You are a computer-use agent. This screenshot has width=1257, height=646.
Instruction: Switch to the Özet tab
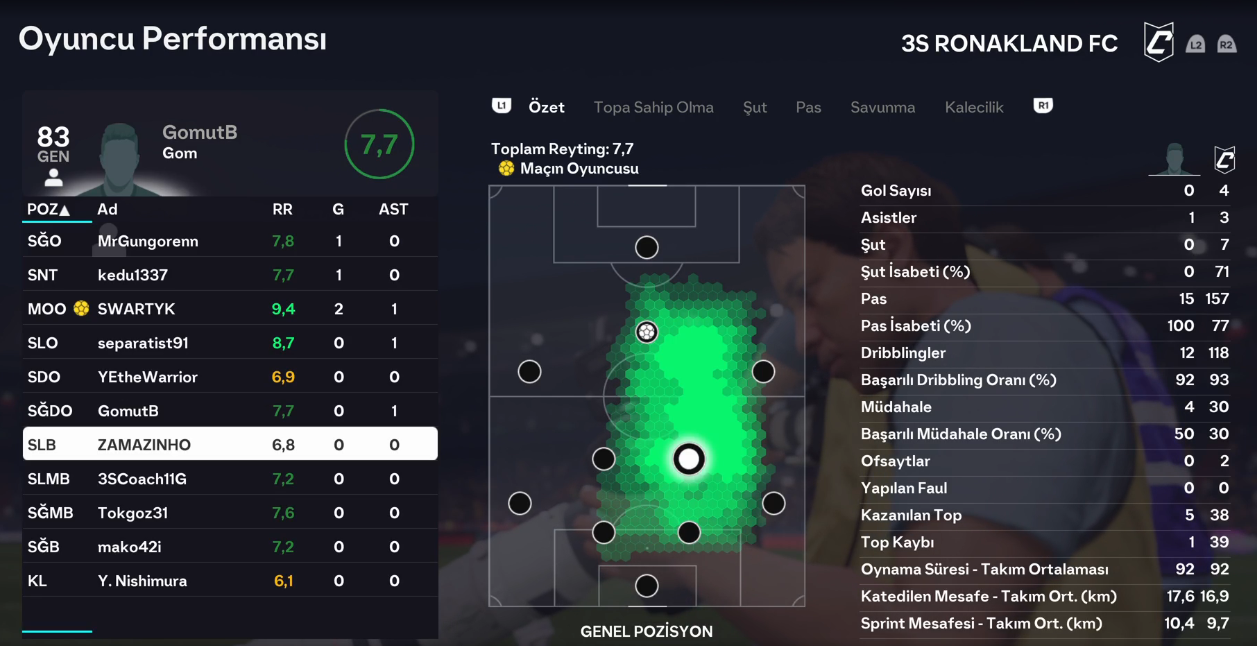point(546,107)
